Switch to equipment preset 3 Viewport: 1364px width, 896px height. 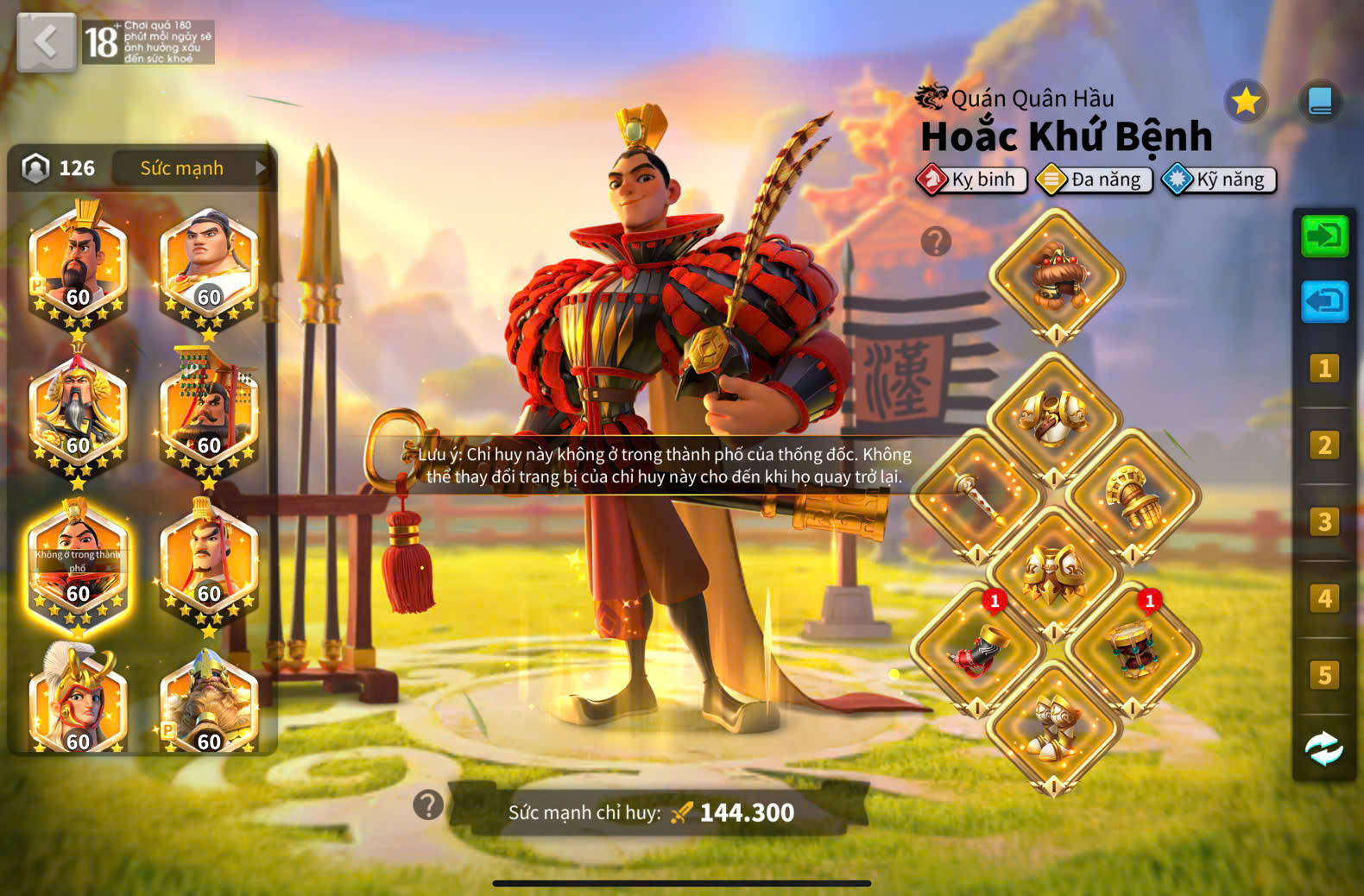pyautogui.click(x=1324, y=522)
